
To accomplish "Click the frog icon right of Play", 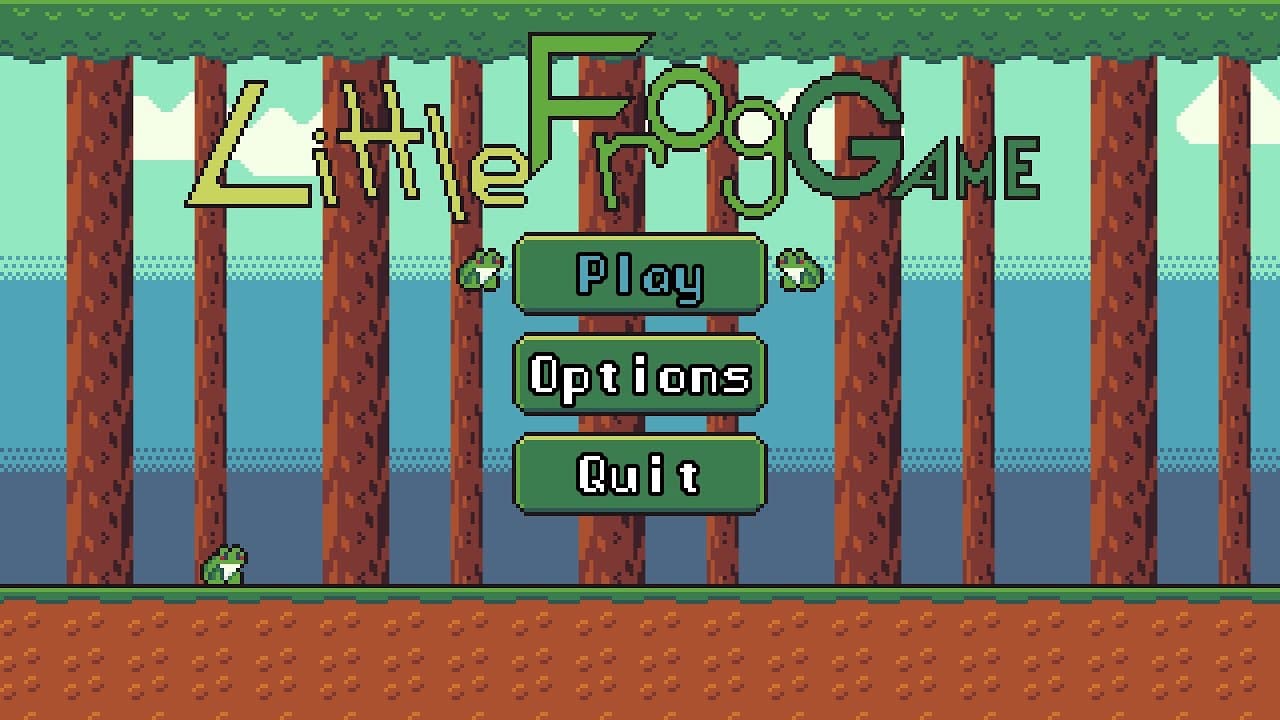I will click(800, 270).
